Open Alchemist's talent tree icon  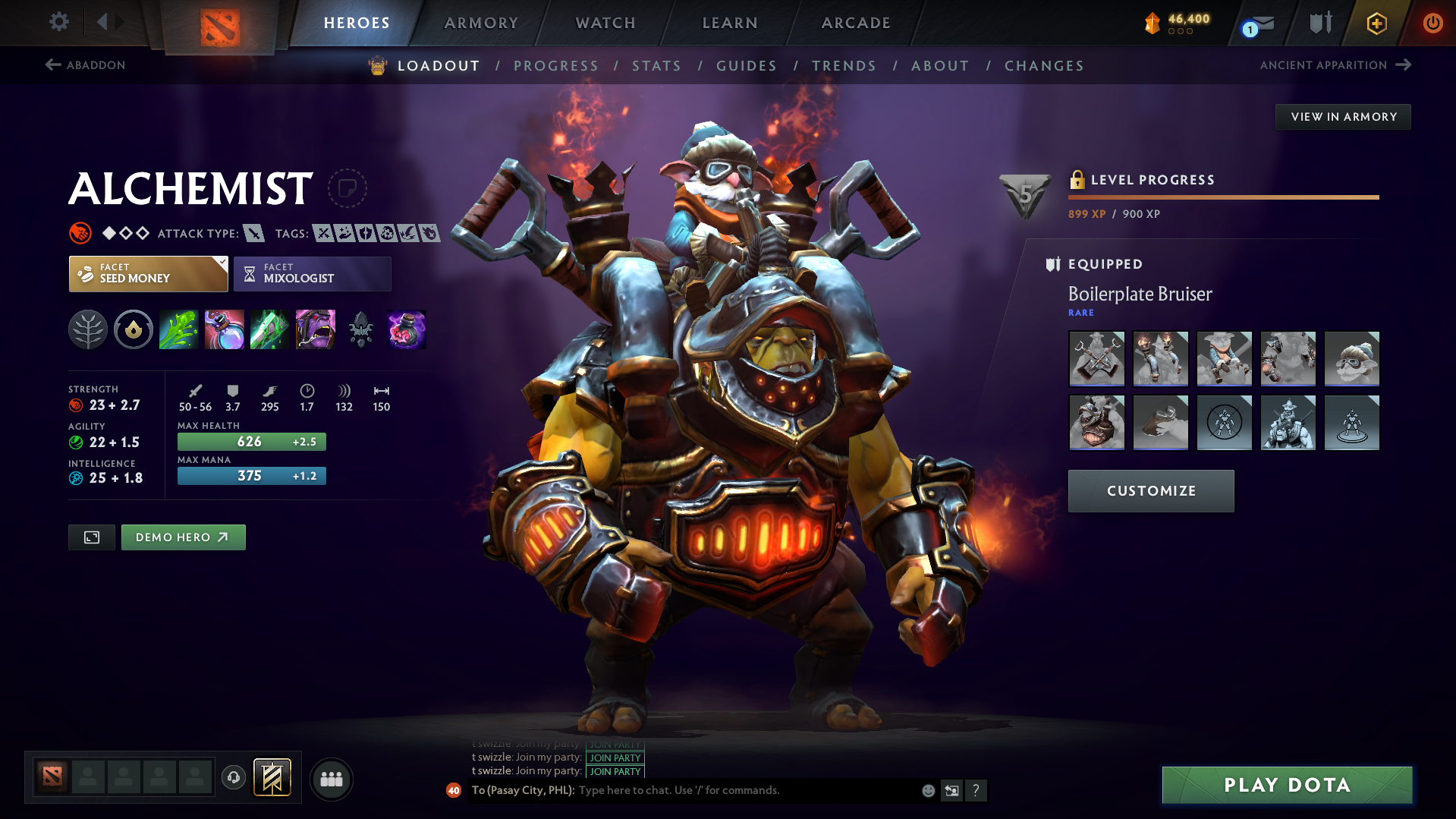pos(87,329)
